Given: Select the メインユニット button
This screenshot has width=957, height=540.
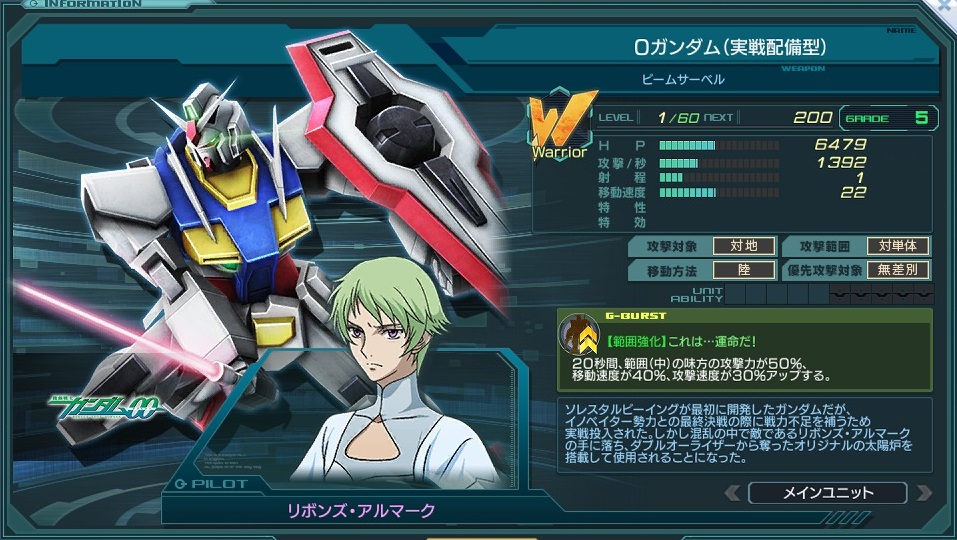Looking at the screenshot, I should coord(827,493).
